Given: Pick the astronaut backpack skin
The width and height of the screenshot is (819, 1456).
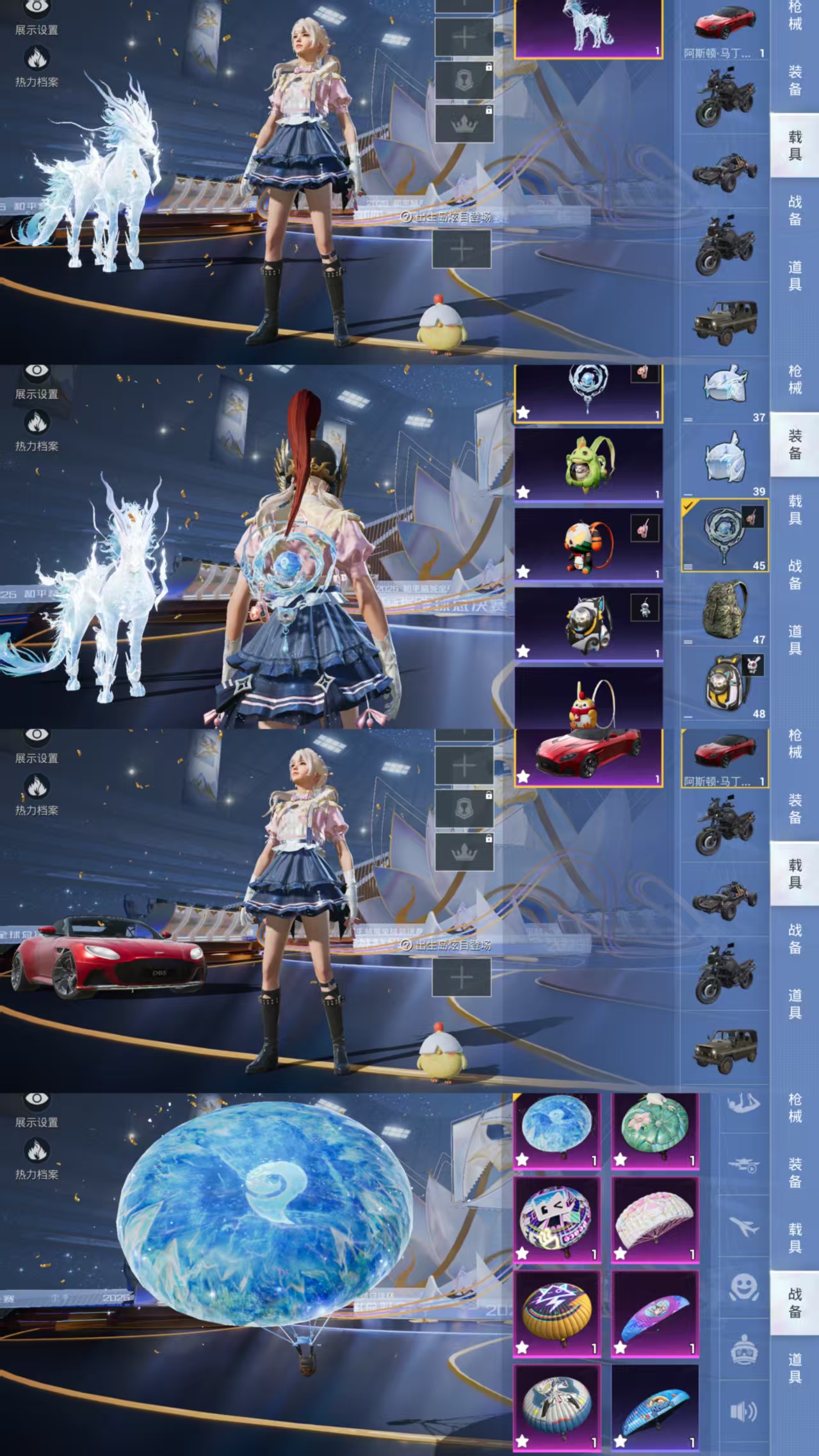Looking at the screenshot, I should click(588, 623).
